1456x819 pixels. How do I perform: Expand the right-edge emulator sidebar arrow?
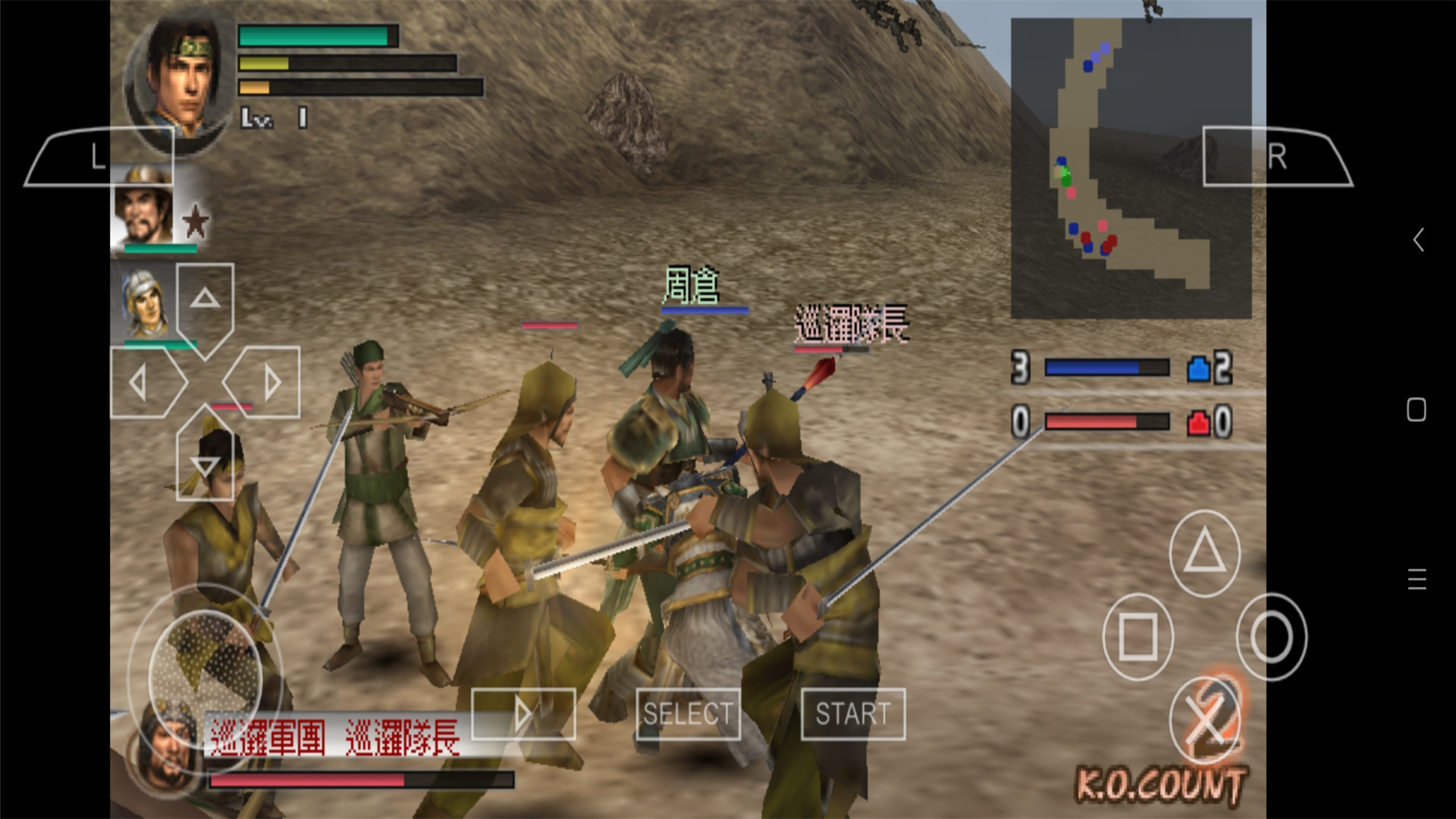[x=1417, y=240]
